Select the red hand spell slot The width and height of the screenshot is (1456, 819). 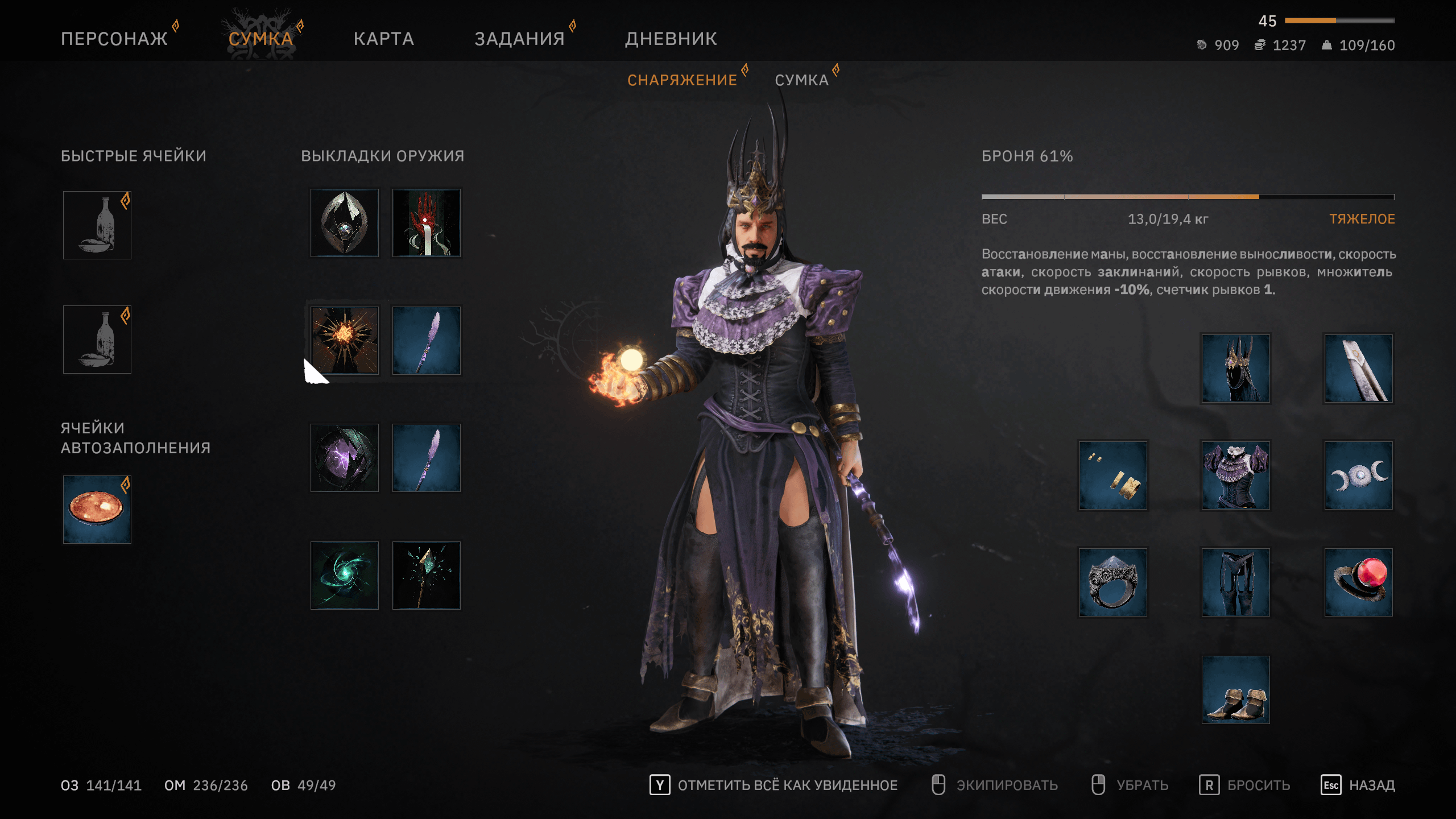point(427,223)
